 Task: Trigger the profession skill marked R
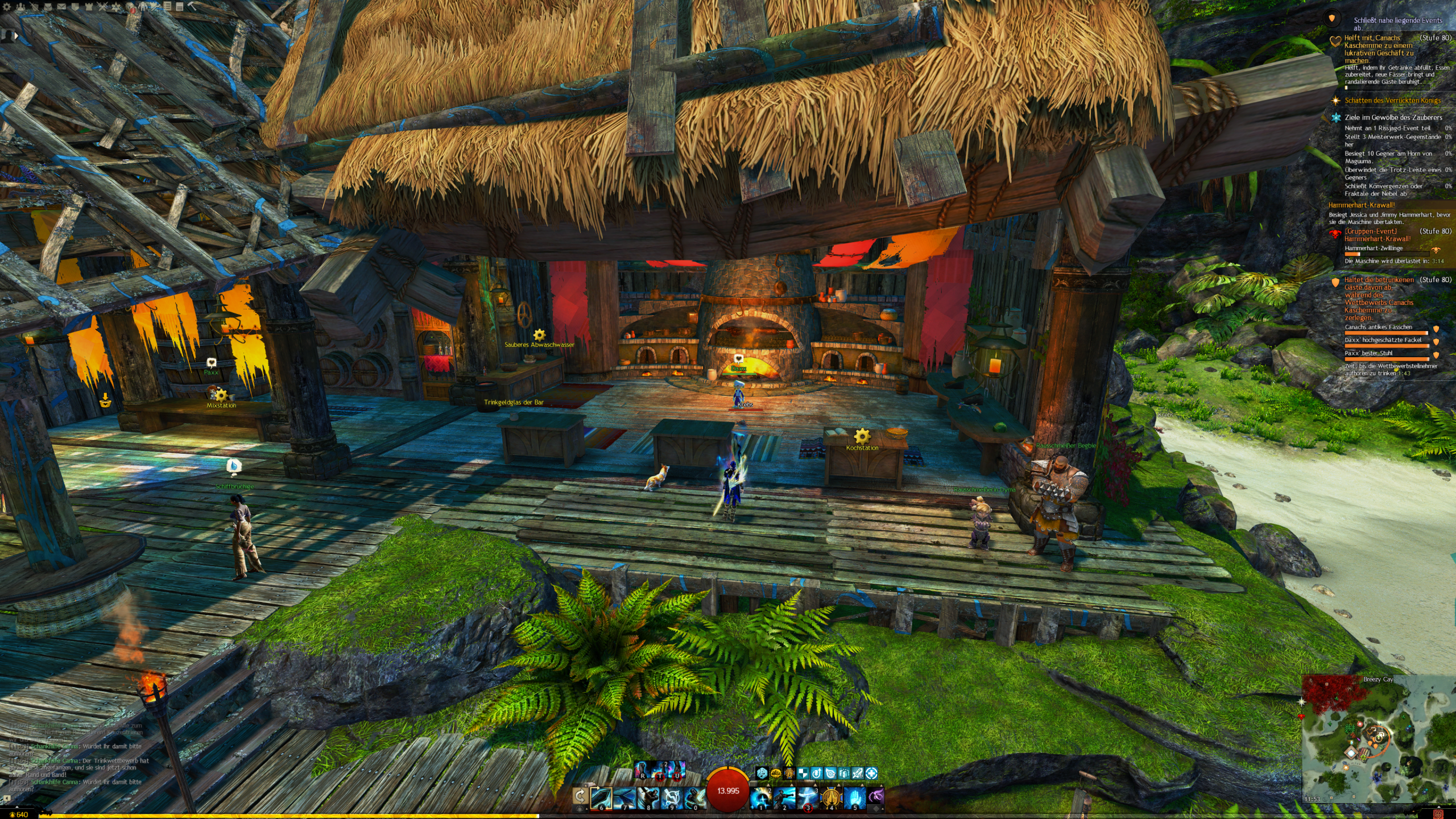coord(642,770)
